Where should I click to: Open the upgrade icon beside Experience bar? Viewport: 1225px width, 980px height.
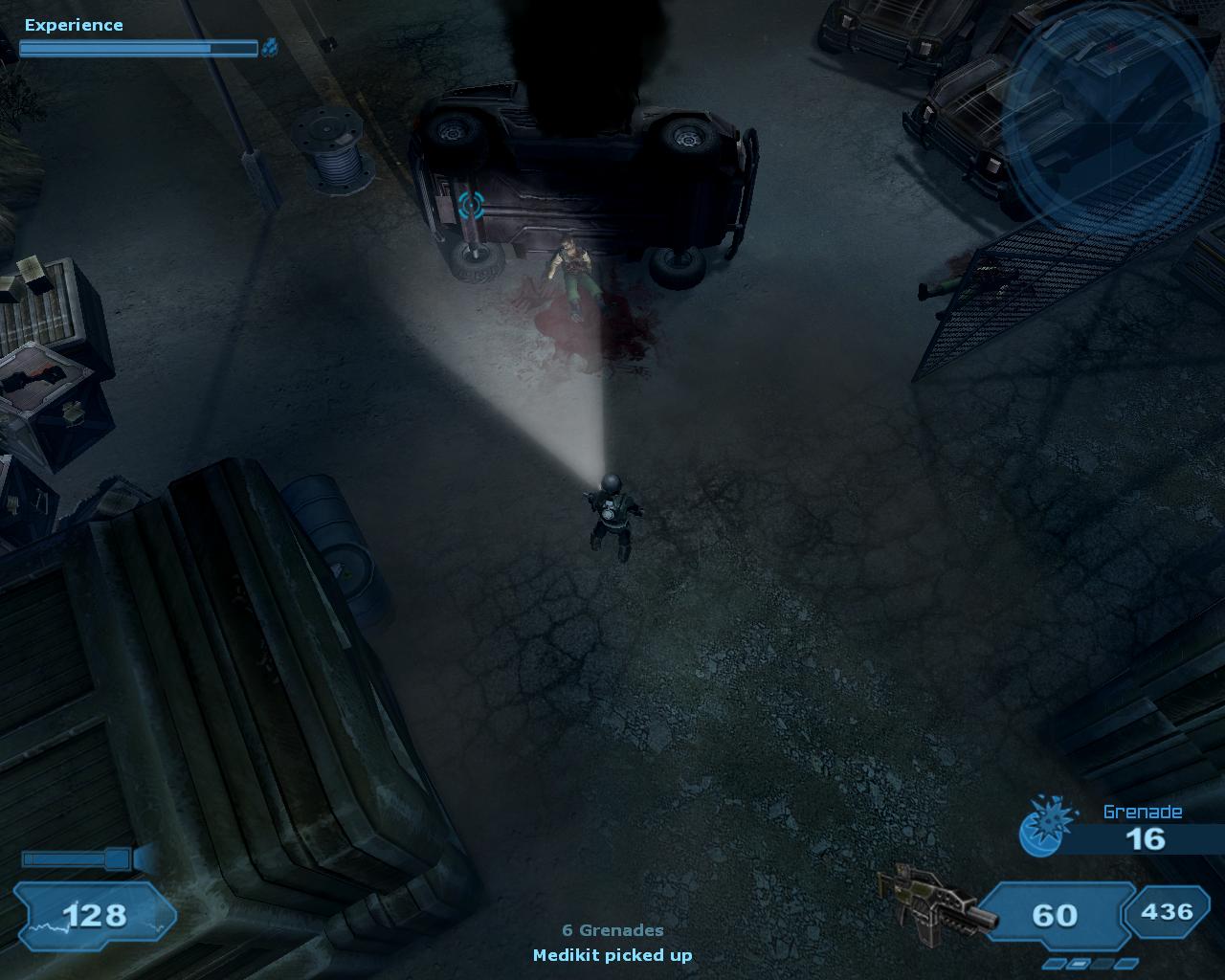coord(271,46)
